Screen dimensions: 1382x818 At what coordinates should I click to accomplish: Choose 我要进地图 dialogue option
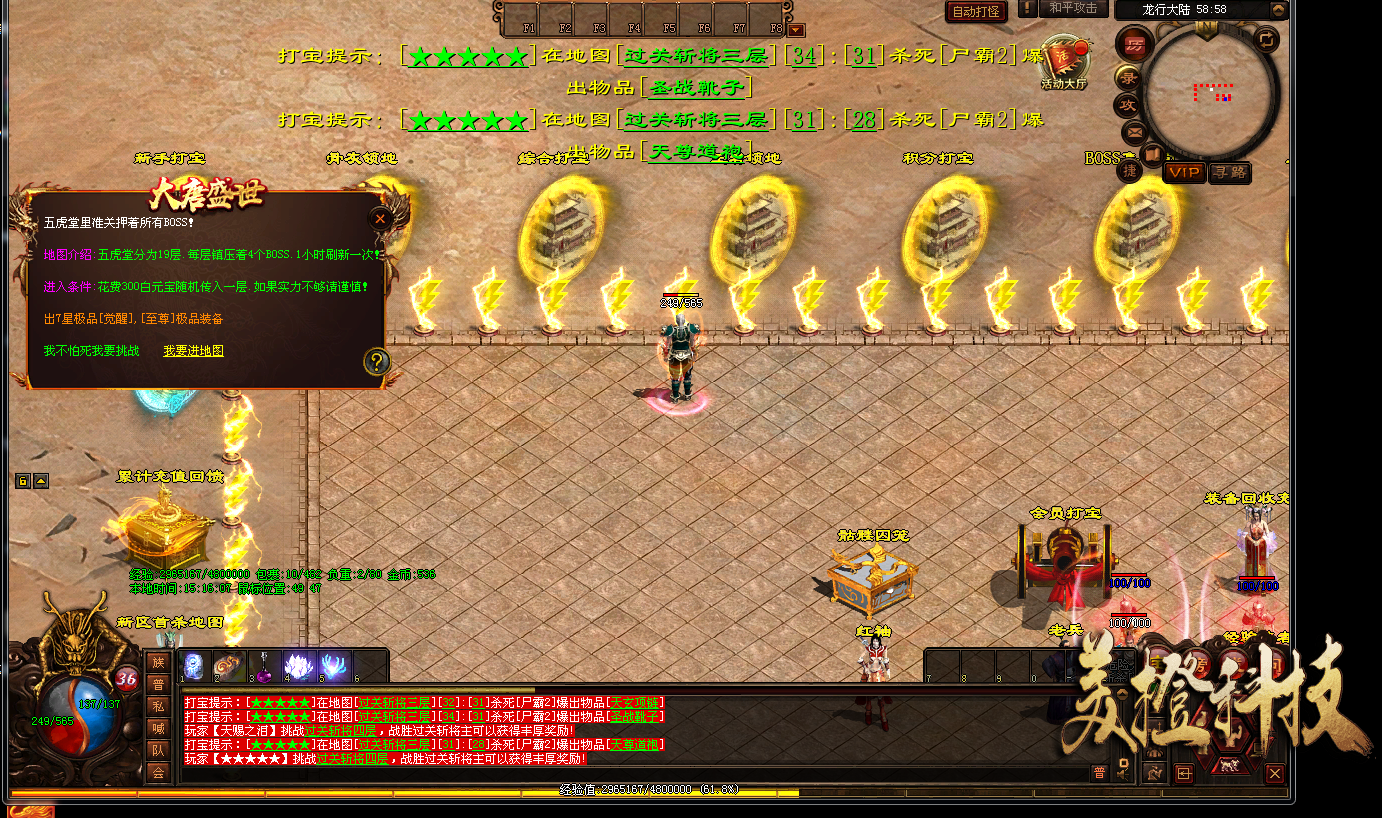coord(193,351)
